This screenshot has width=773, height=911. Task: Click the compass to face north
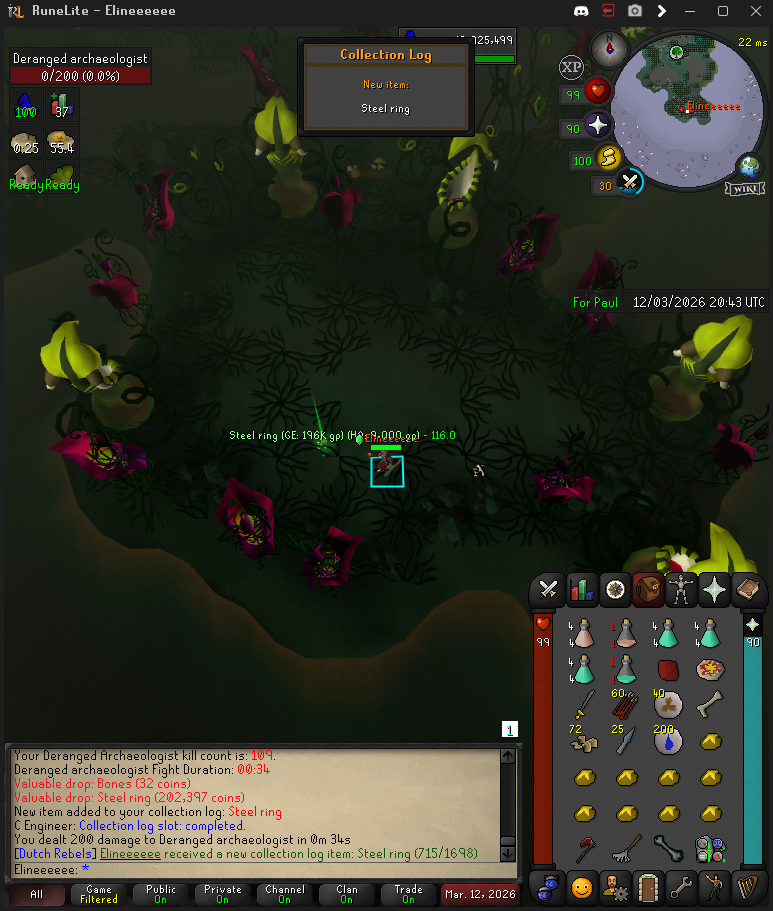pos(606,47)
